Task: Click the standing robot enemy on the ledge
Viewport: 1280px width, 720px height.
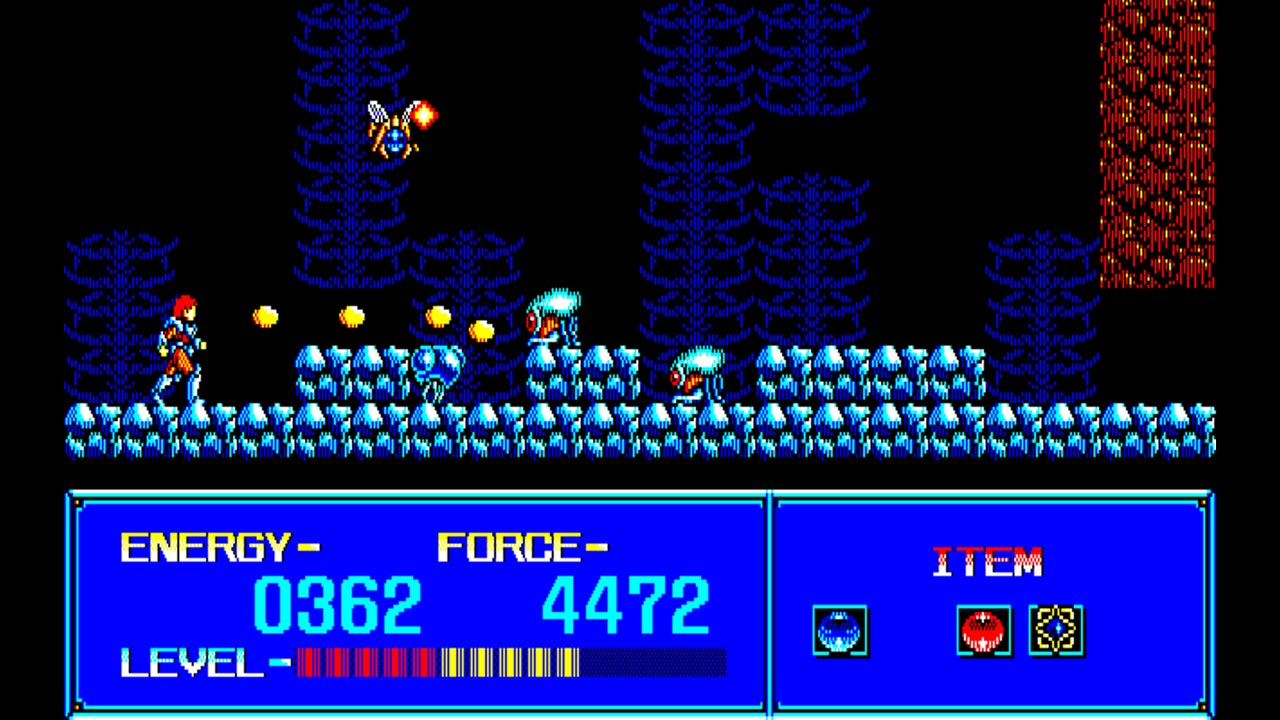Action: point(551,317)
